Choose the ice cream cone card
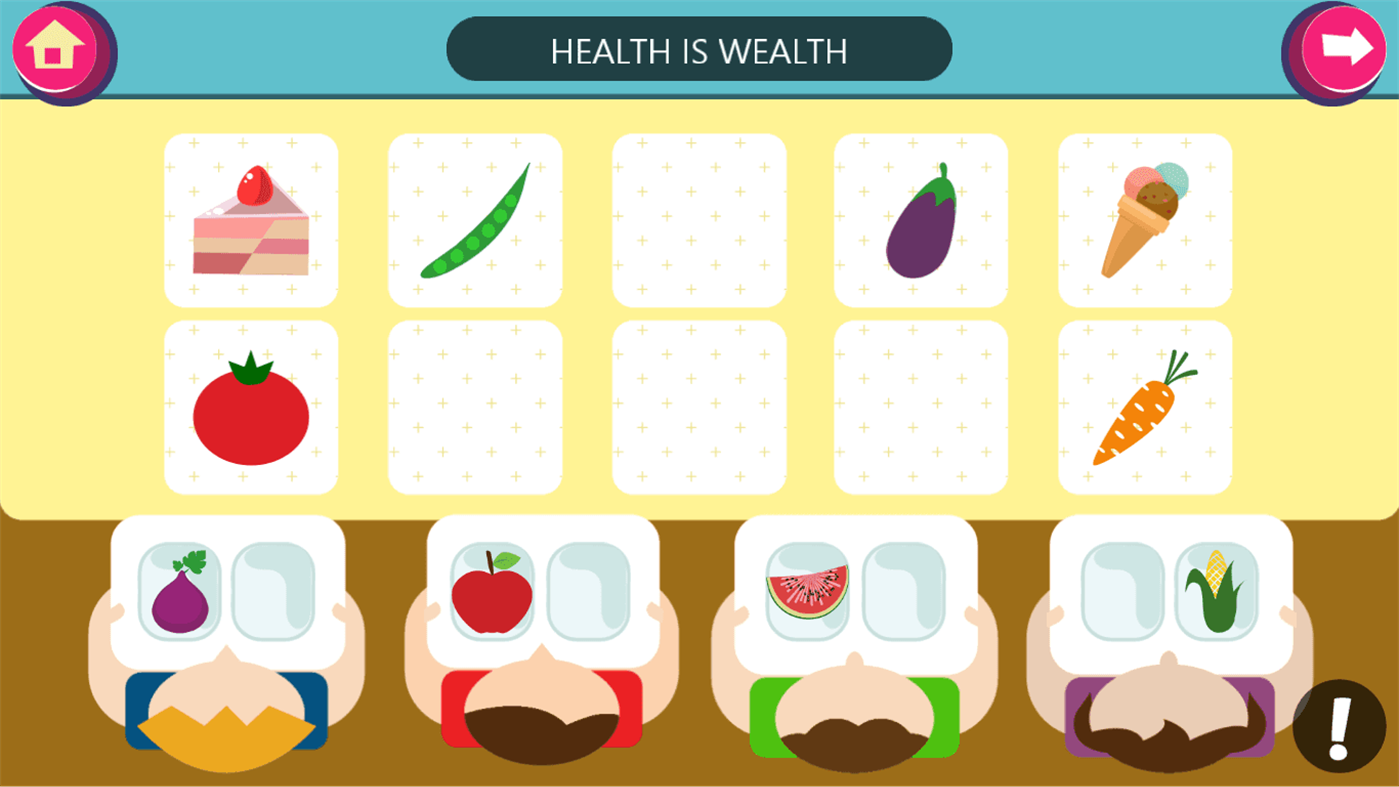Image resolution: width=1399 pixels, height=787 pixels. (1145, 218)
